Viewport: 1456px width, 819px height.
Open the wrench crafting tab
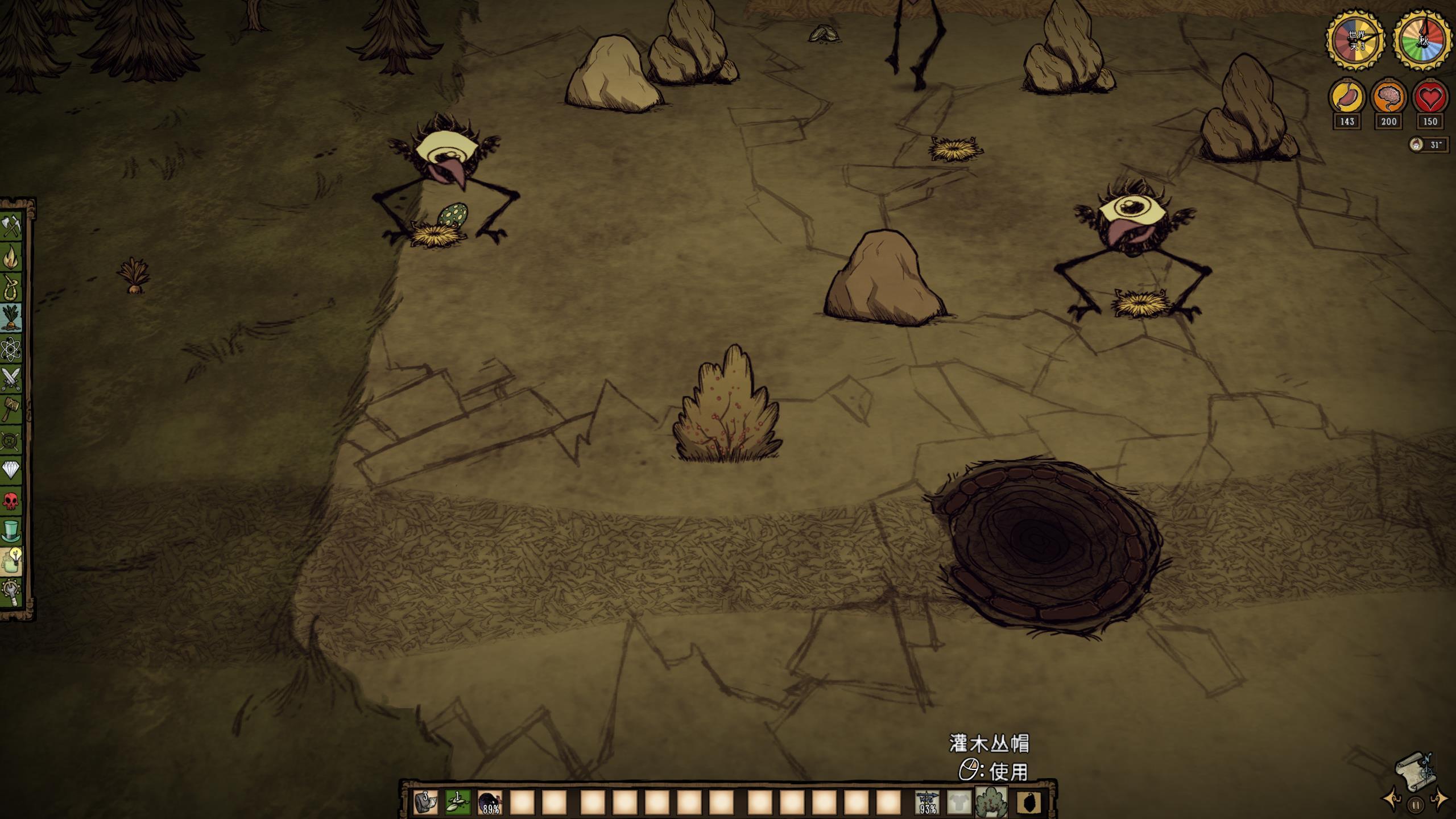[x=11, y=592]
